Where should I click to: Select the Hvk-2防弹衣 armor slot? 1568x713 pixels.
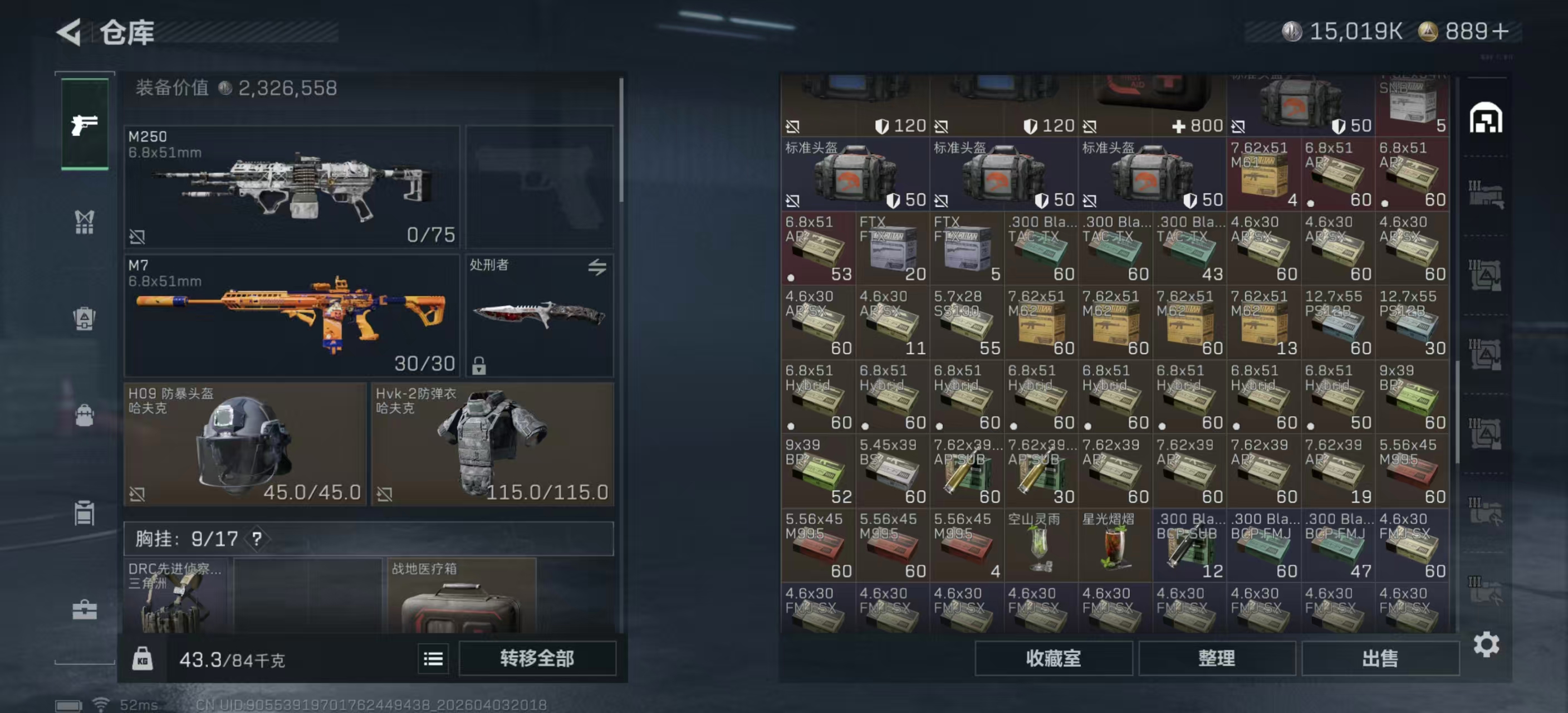point(492,444)
